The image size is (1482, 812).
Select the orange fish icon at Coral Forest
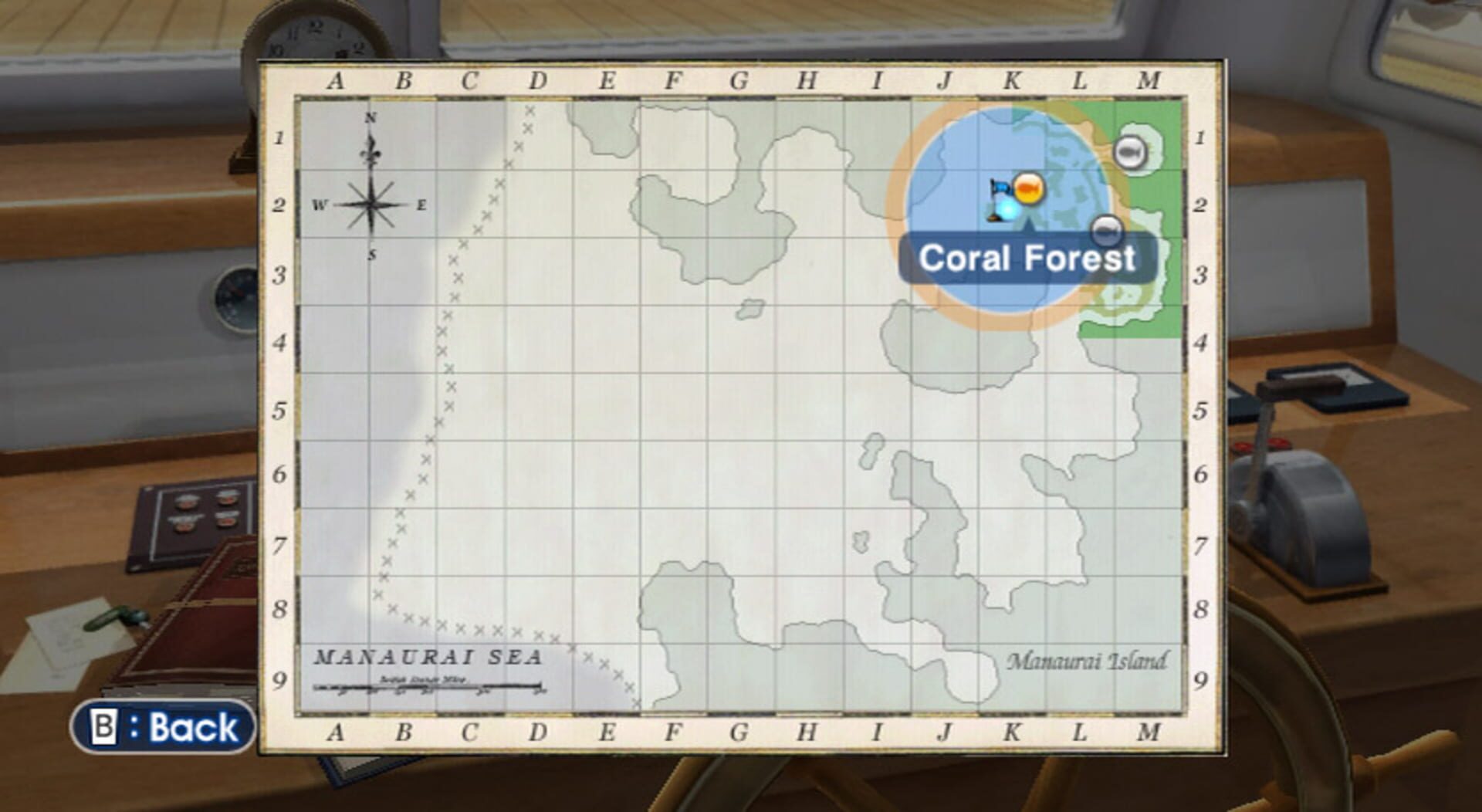(1028, 188)
